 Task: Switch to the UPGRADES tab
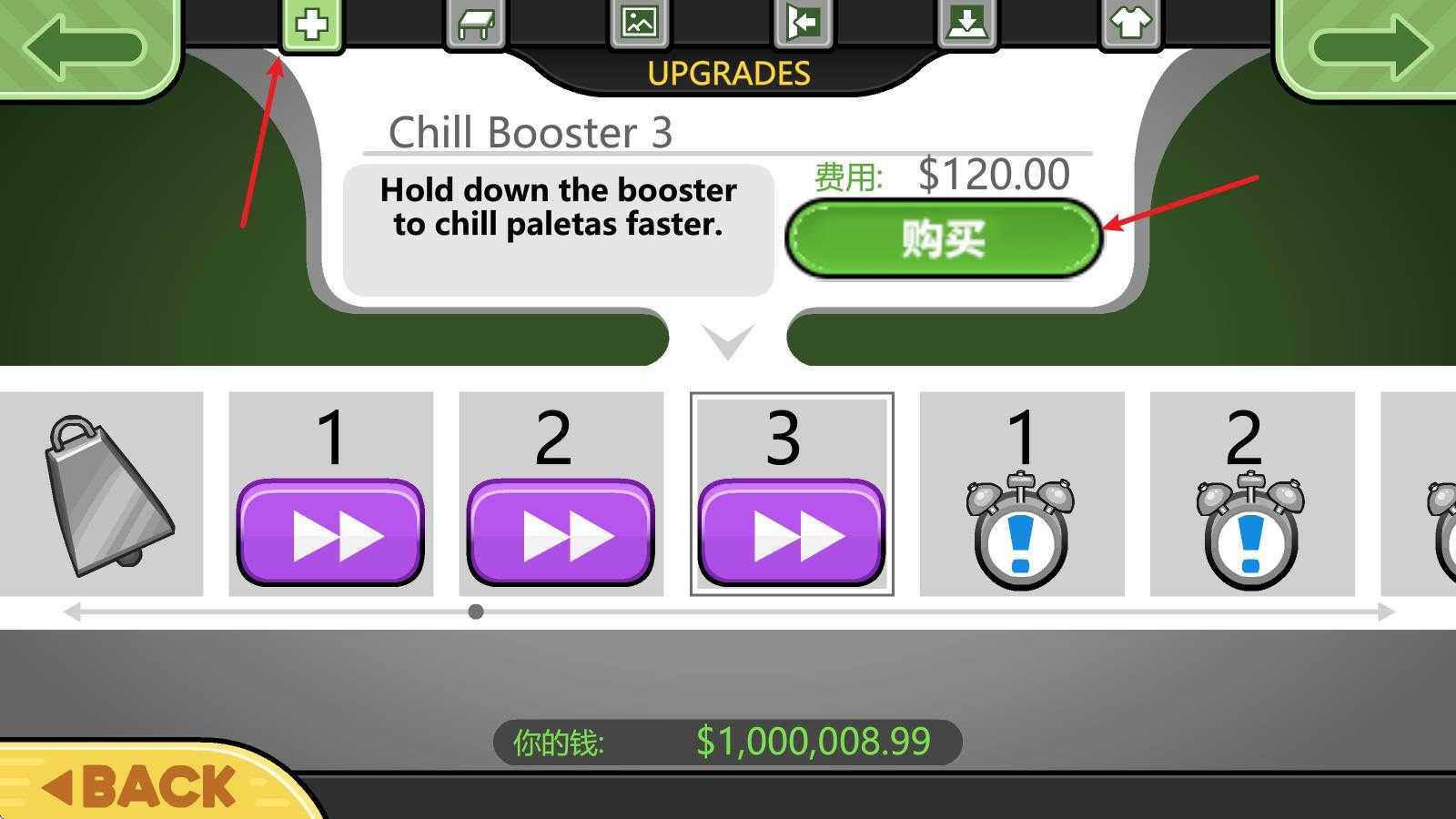click(x=728, y=73)
